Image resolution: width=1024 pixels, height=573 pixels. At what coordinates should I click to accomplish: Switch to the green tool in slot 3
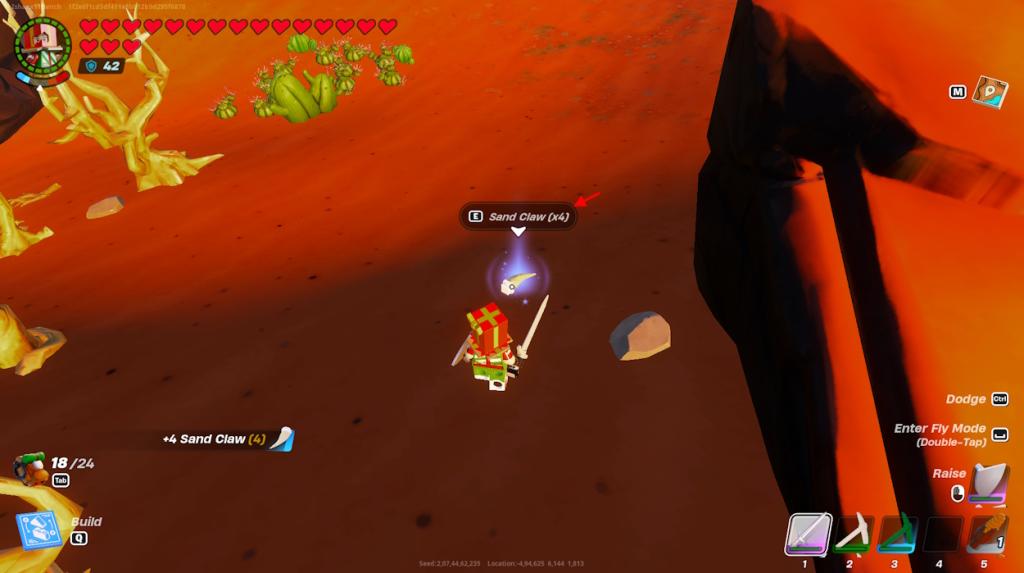pos(897,534)
